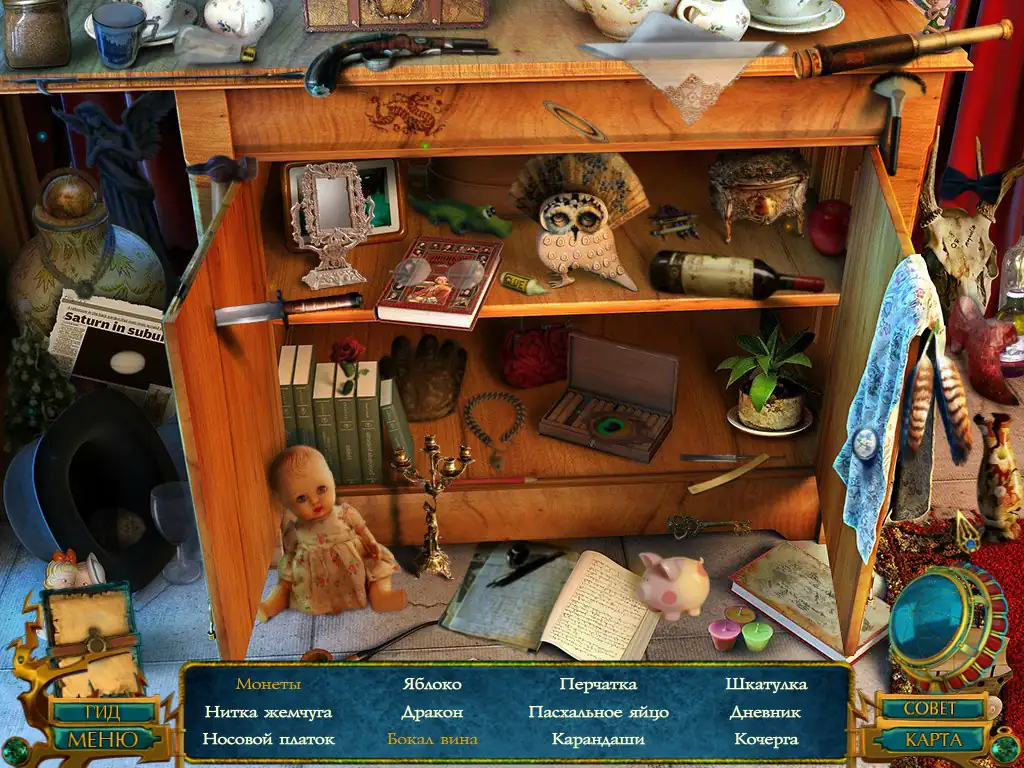Open the ГИД guide button
The height and width of the screenshot is (768, 1024).
coord(102,713)
